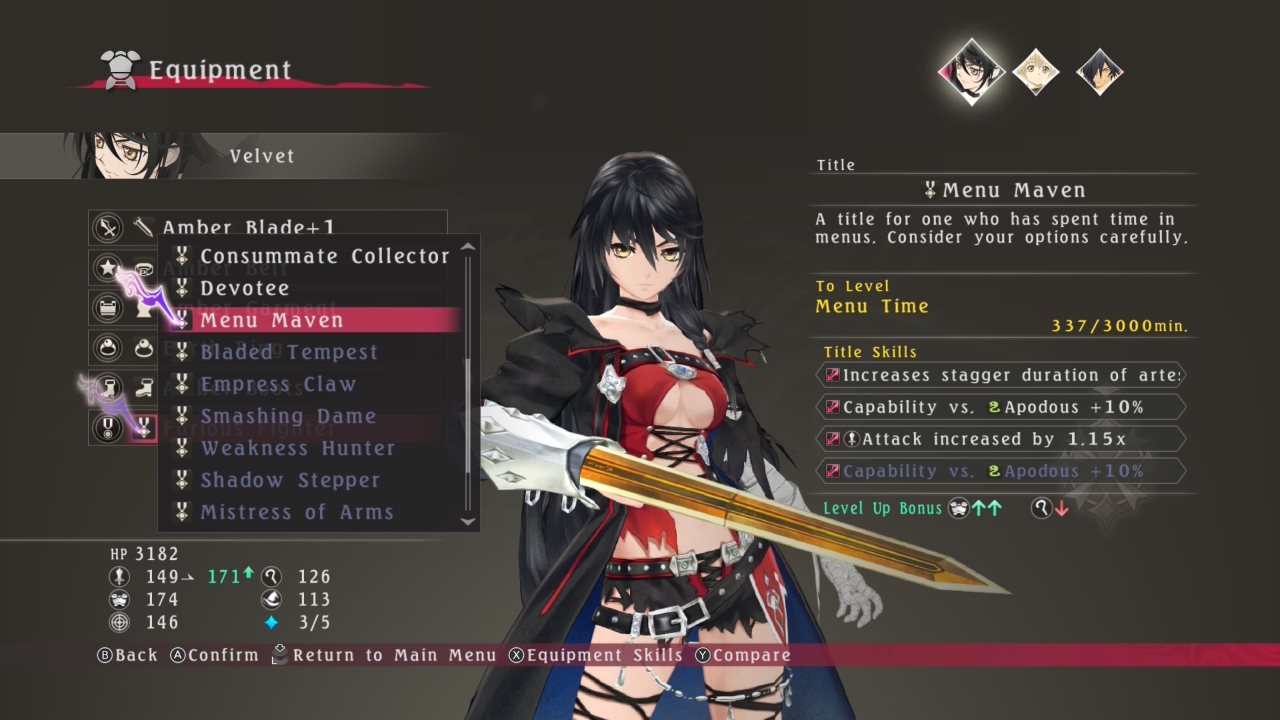Select the Mistress of Arms title
The width and height of the screenshot is (1280, 720).
tap(296, 512)
